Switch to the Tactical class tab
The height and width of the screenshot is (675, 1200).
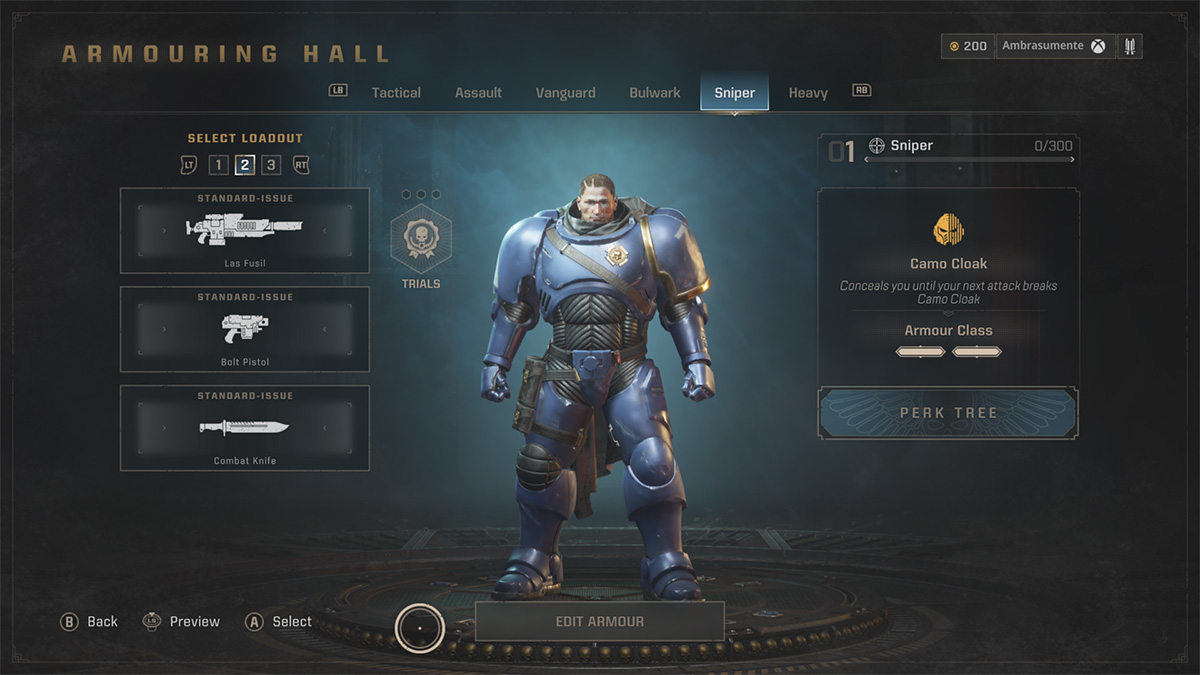tap(396, 93)
